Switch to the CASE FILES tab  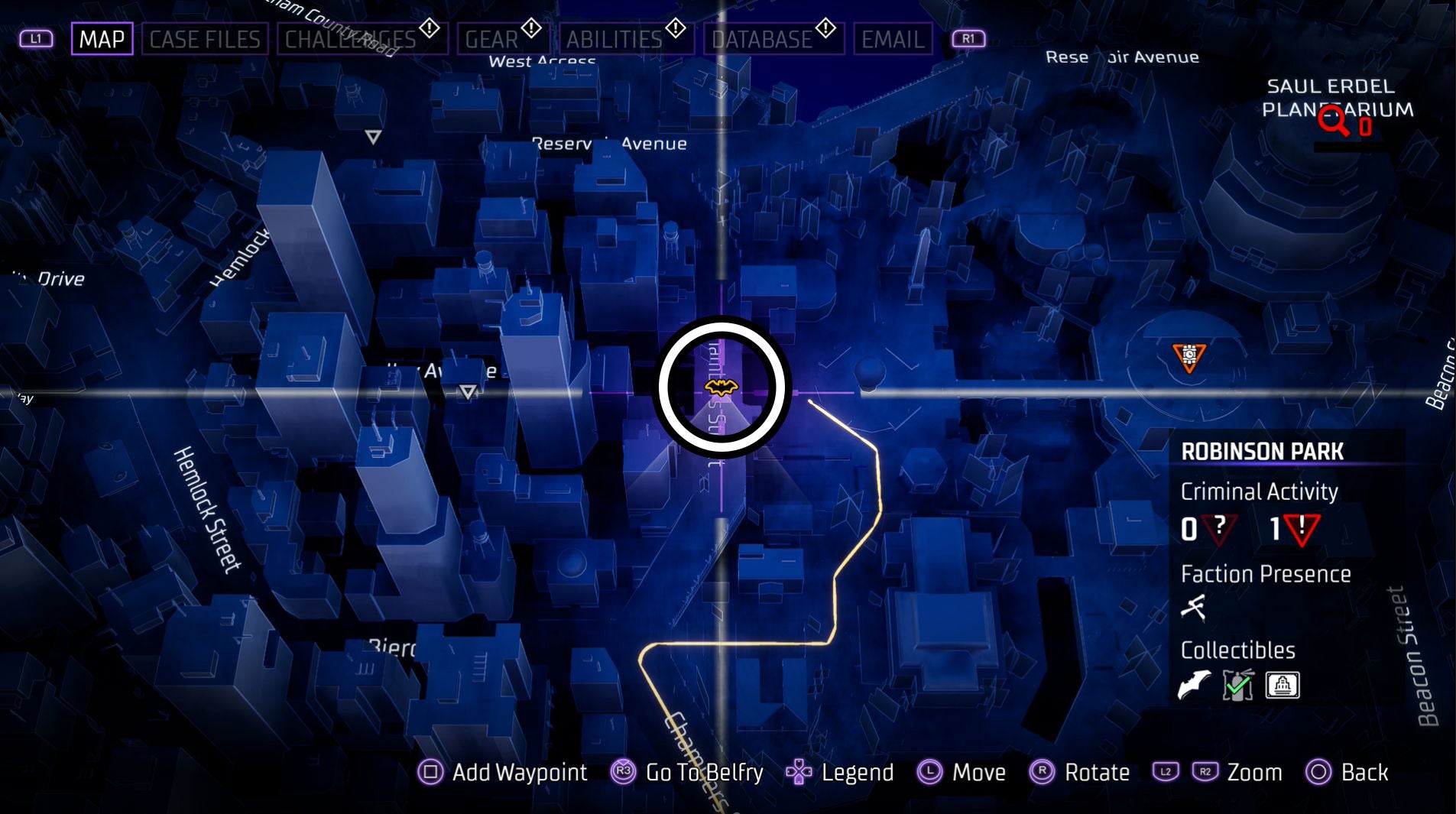(206, 39)
